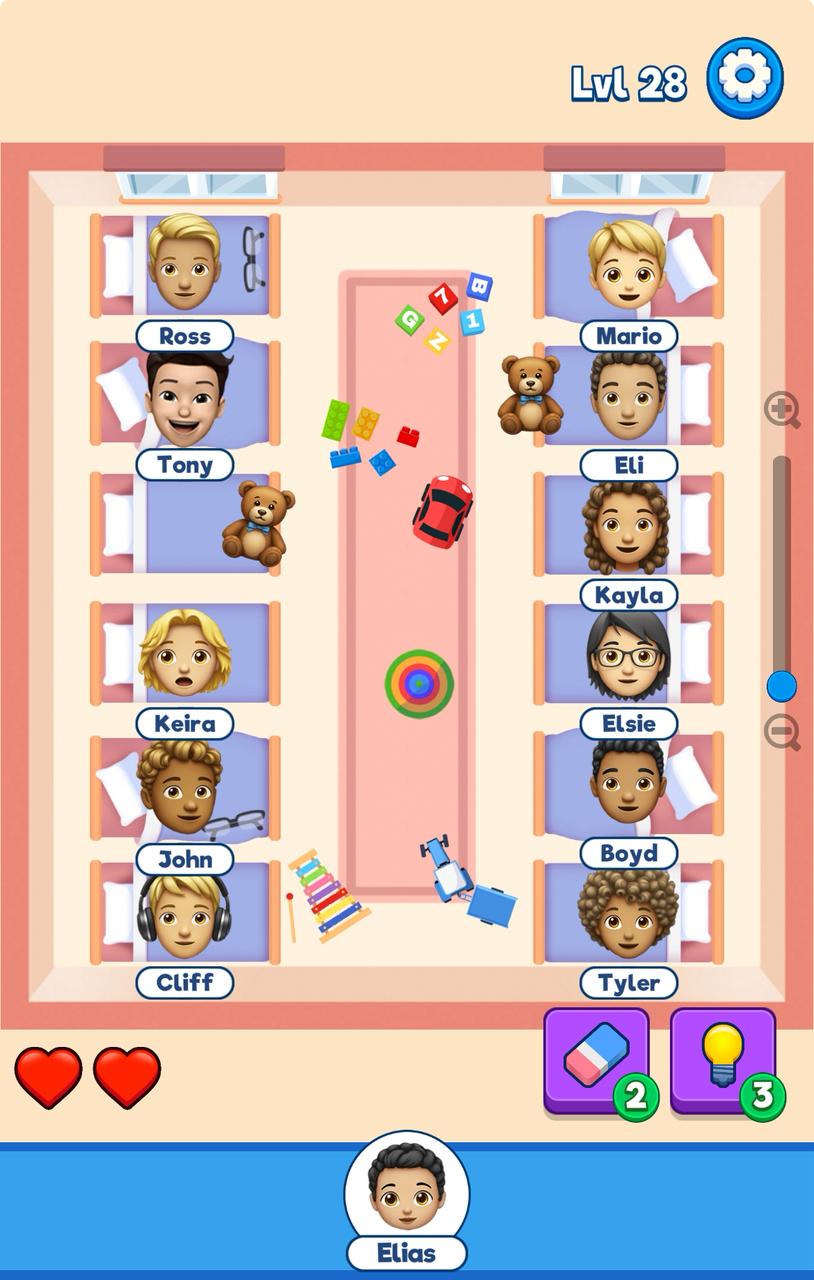Use the eraser power-up
The width and height of the screenshot is (814, 1280).
pos(596,1060)
